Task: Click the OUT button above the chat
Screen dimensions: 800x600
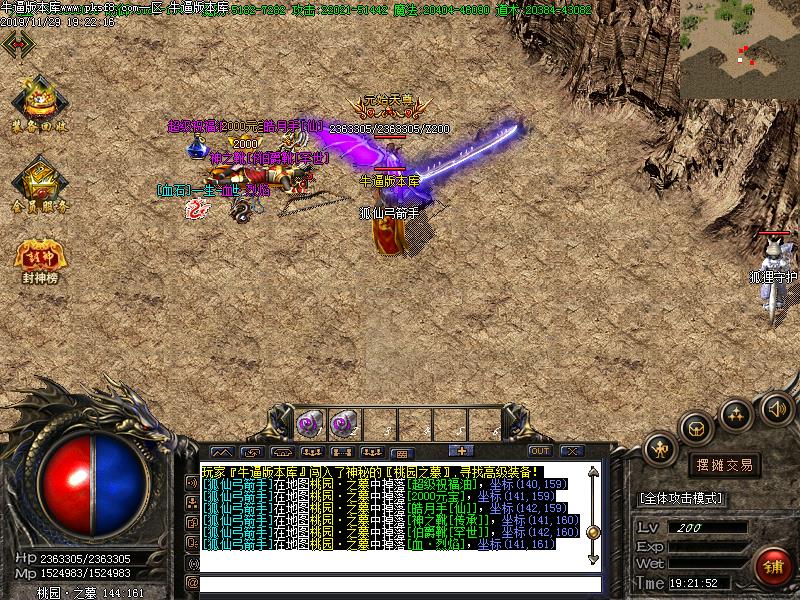Action: point(540,451)
